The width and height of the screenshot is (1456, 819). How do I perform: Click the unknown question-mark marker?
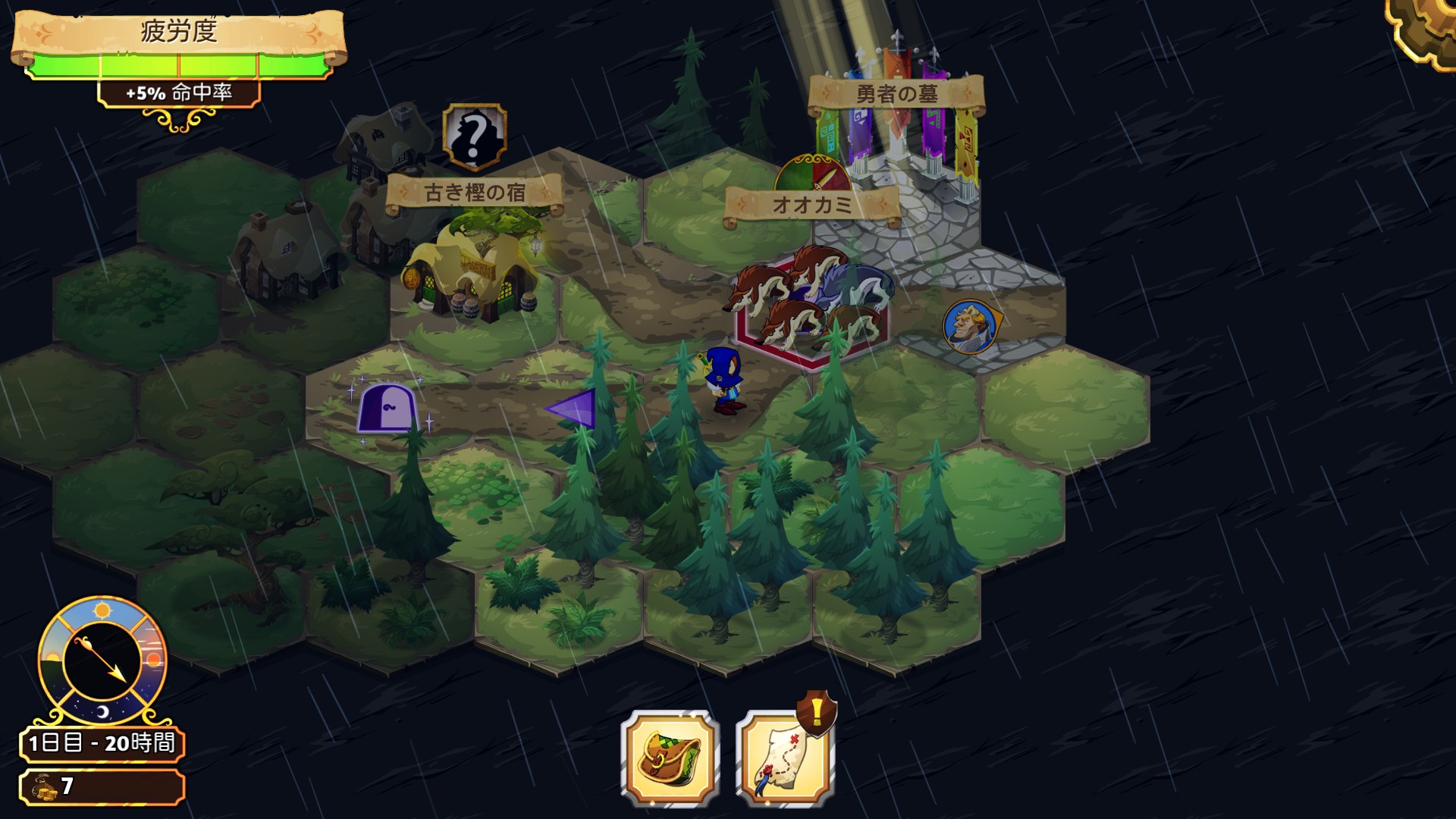475,136
